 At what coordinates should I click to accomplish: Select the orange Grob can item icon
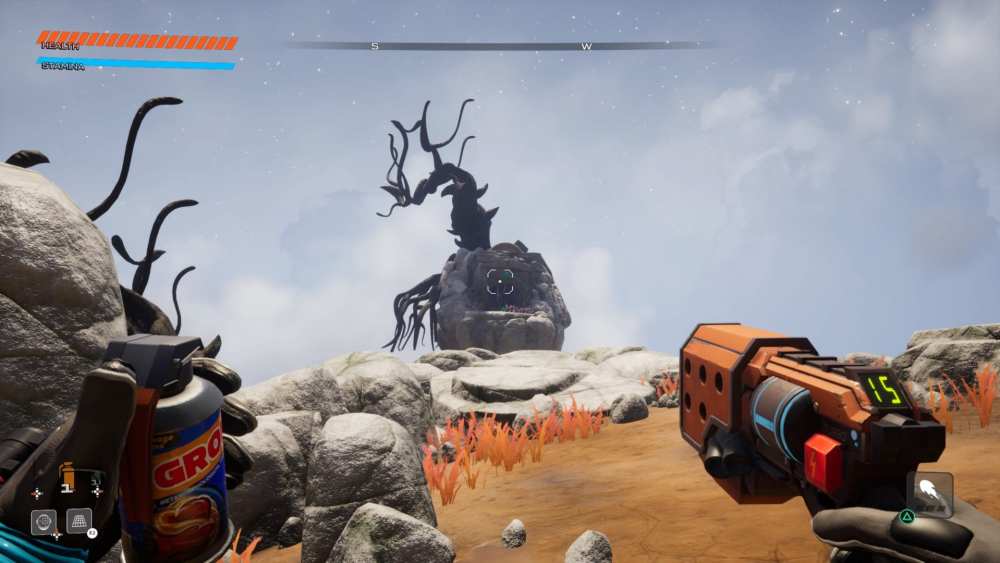click(67, 477)
